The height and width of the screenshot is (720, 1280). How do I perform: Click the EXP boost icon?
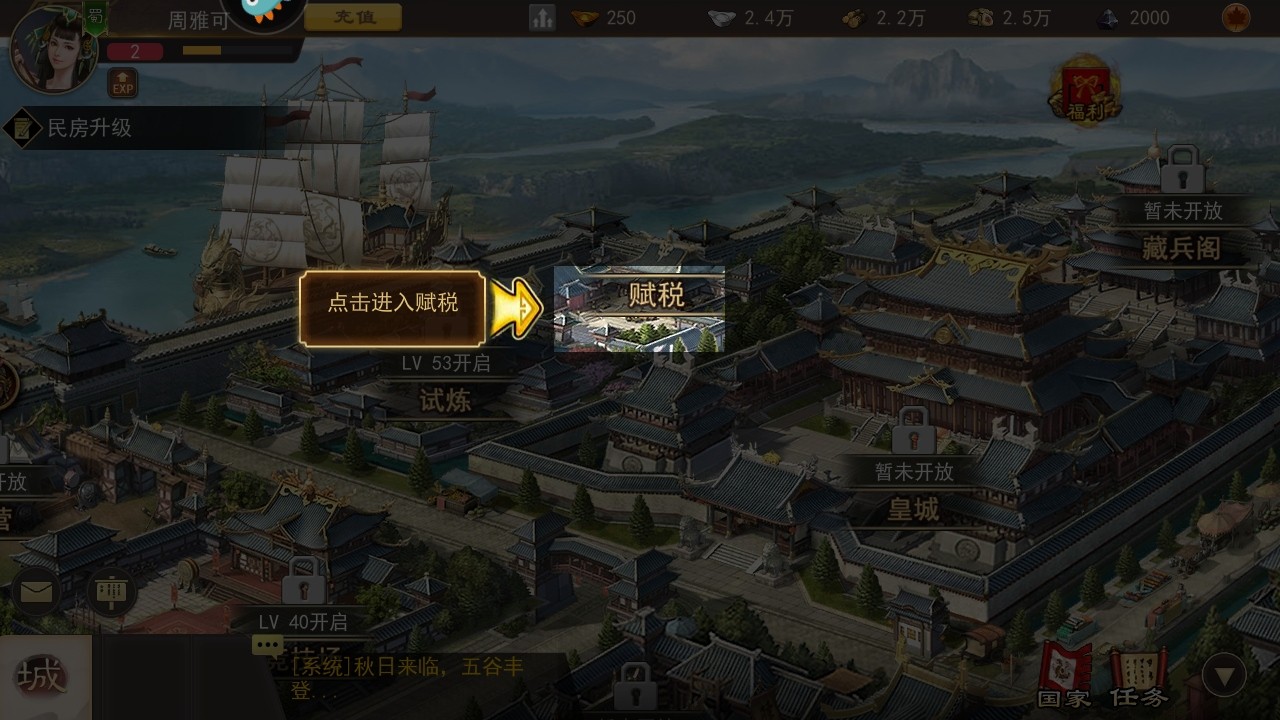[122, 83]
